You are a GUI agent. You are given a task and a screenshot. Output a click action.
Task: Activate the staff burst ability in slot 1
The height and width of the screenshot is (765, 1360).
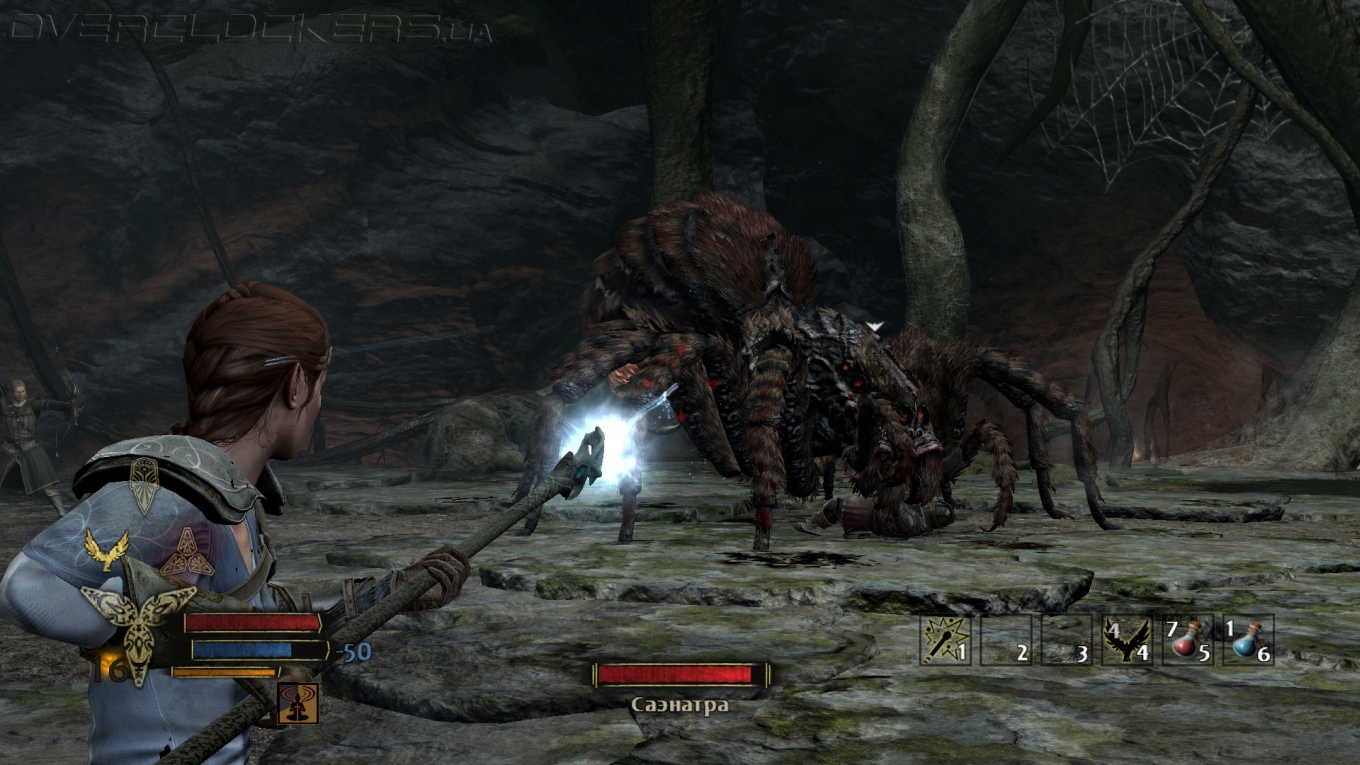[x=945, y=640]
